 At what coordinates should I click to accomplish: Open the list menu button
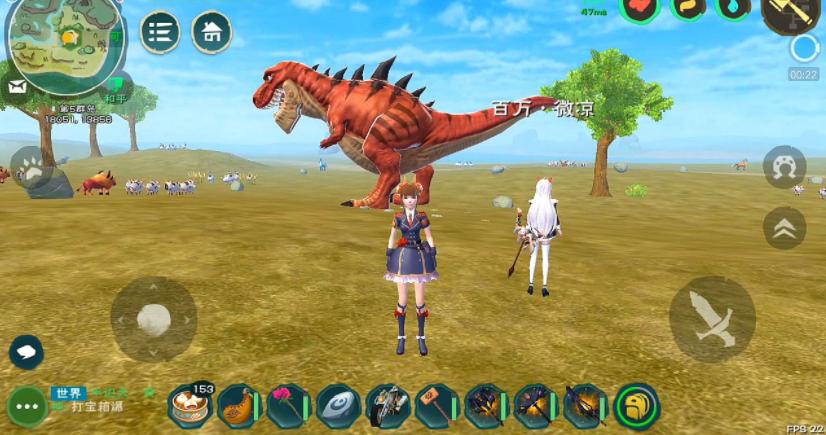pos(160,32)
